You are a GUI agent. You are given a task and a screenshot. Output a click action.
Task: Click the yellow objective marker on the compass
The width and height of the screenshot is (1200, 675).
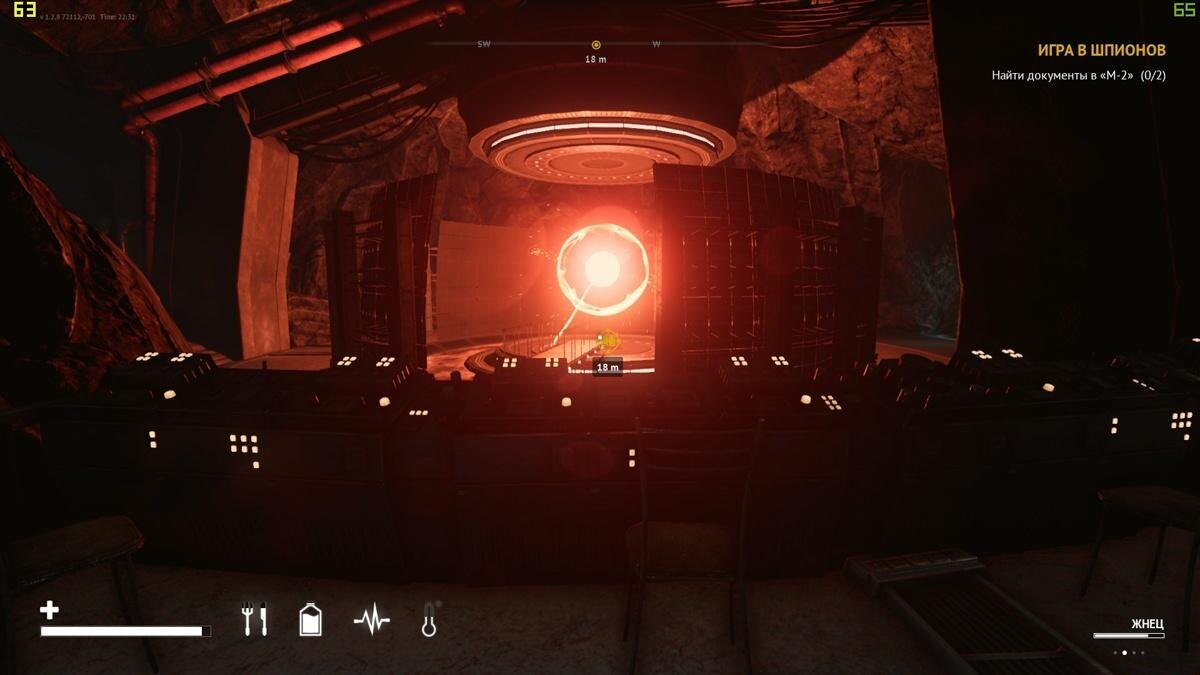pyautogui.click(x=596, y=45)
